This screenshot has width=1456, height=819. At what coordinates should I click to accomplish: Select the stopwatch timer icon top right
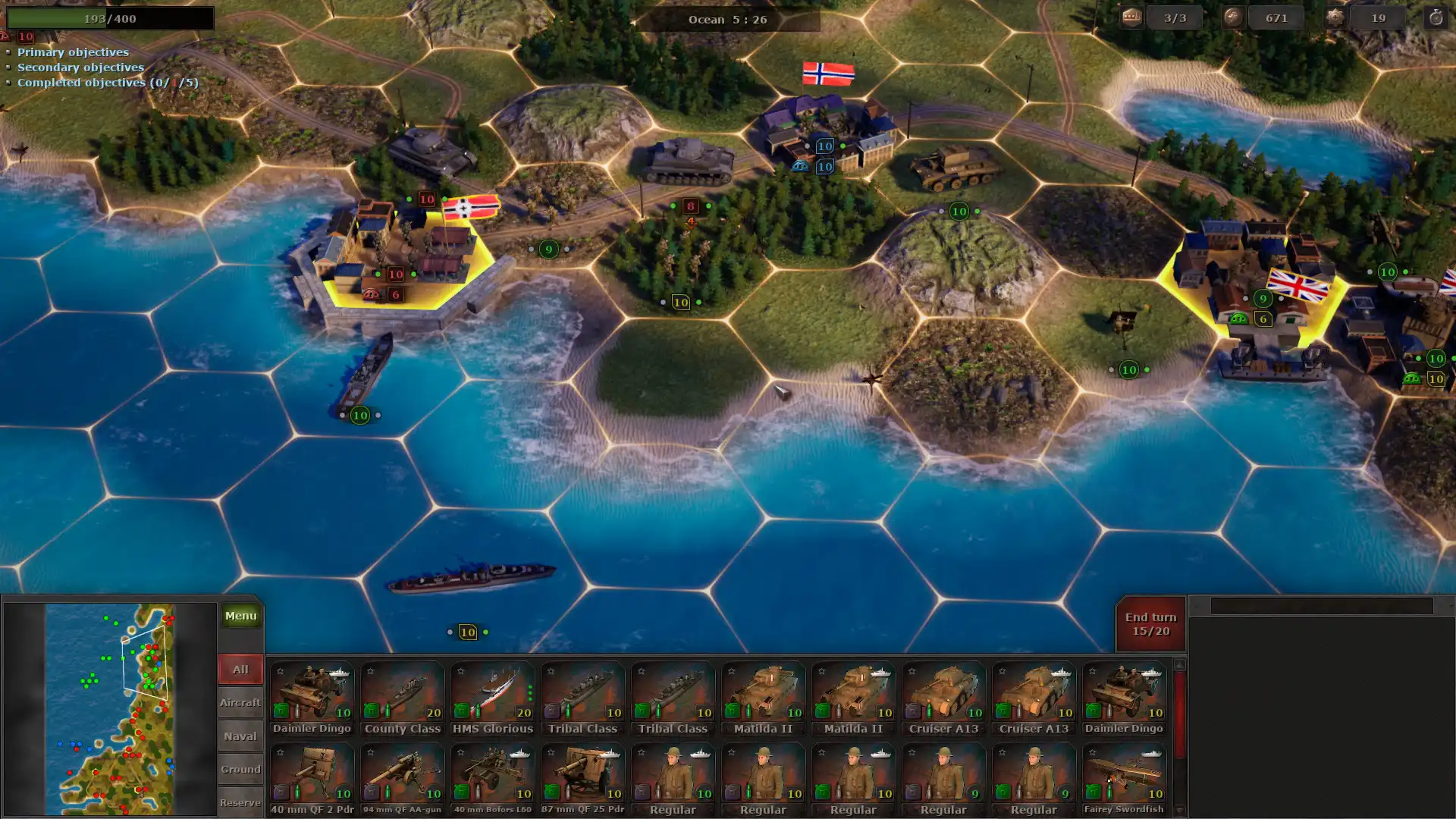[1437, 17]
